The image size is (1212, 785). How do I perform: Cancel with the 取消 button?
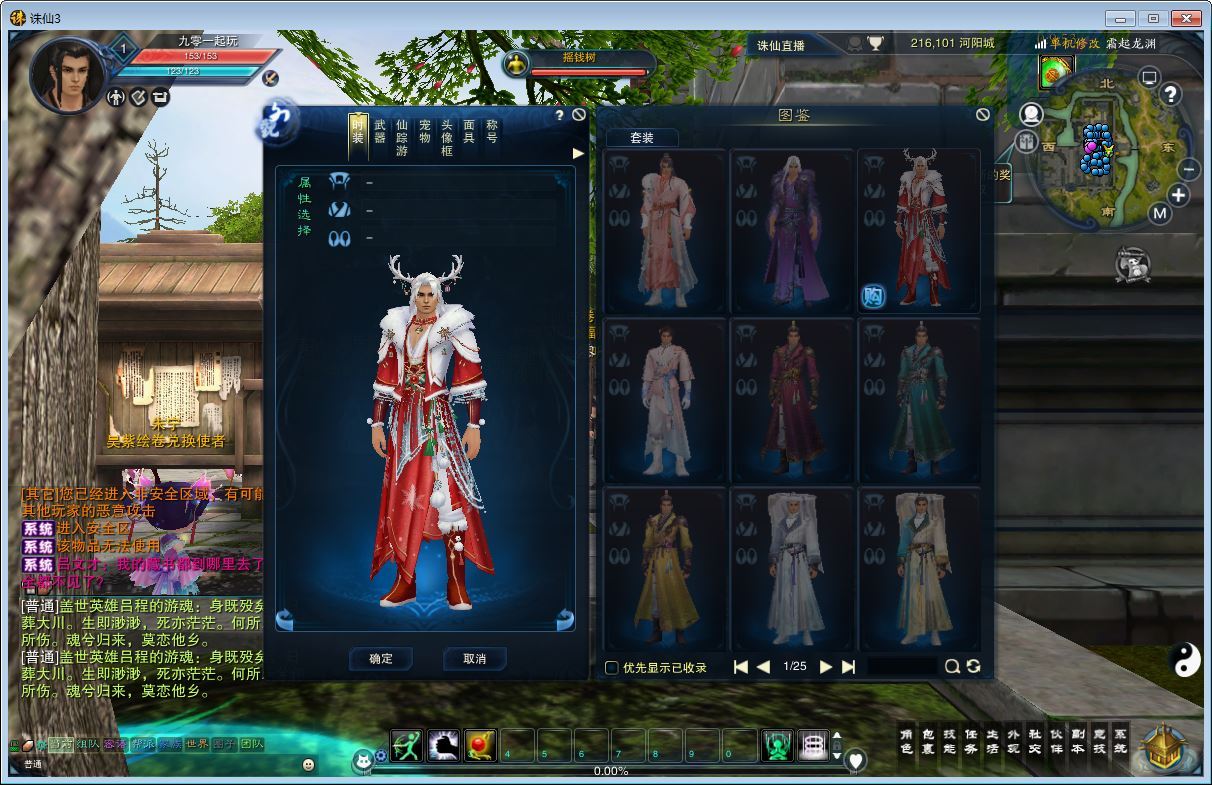point(474,659)
